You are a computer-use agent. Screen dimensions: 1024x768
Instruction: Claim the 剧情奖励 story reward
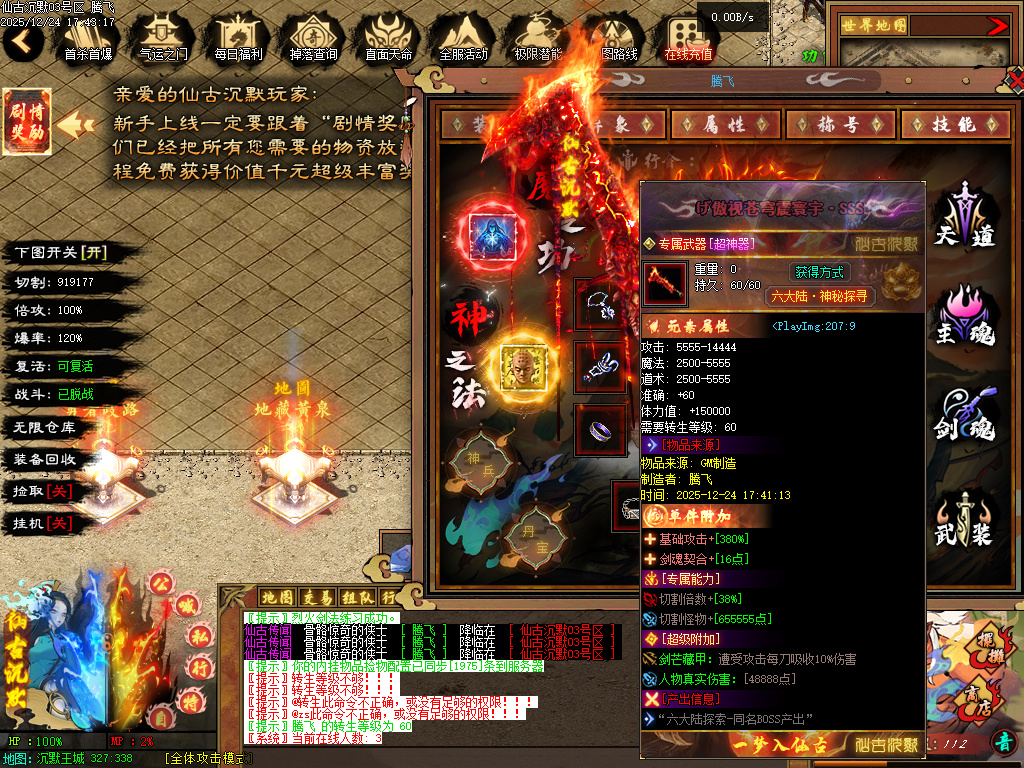click(26, 121)
